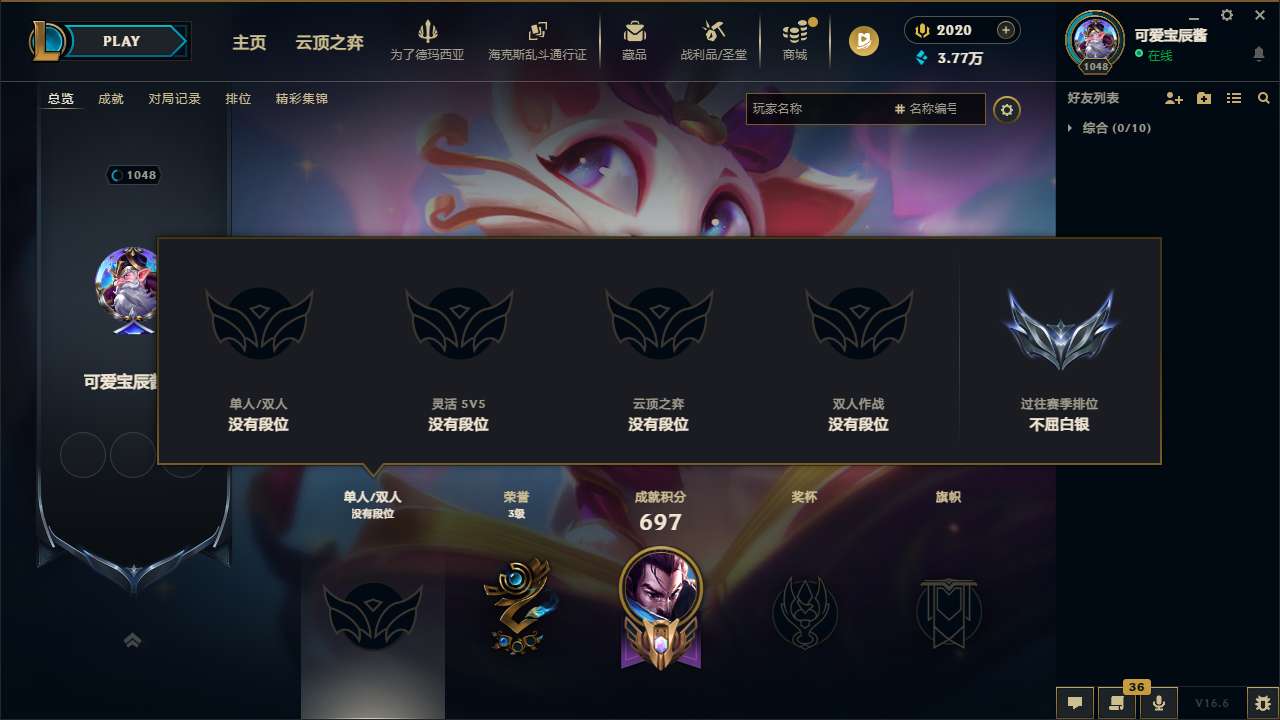Open the 为了德玛西亚 event icon

(428, 40)
